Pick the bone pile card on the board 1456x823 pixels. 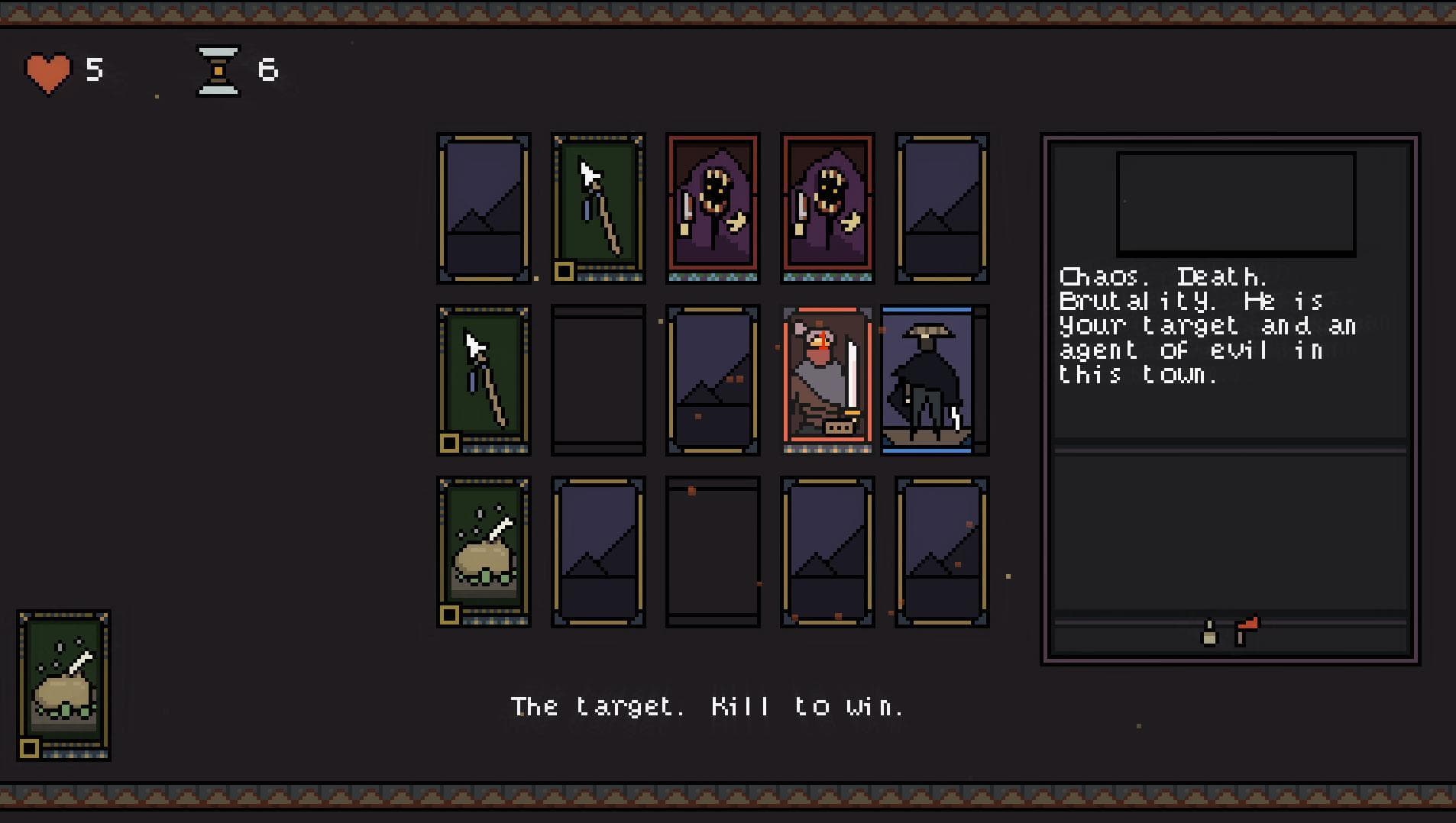click(x=484, y=551)
